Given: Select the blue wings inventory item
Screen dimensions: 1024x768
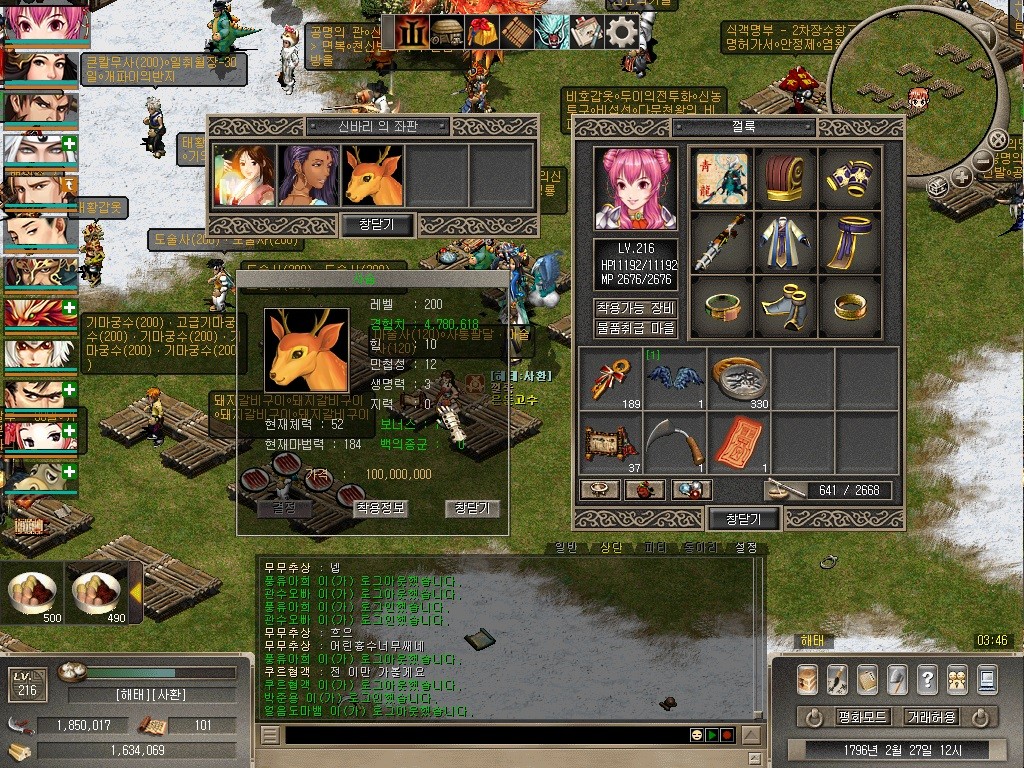Looking at the screenshot, I should 675,378.
